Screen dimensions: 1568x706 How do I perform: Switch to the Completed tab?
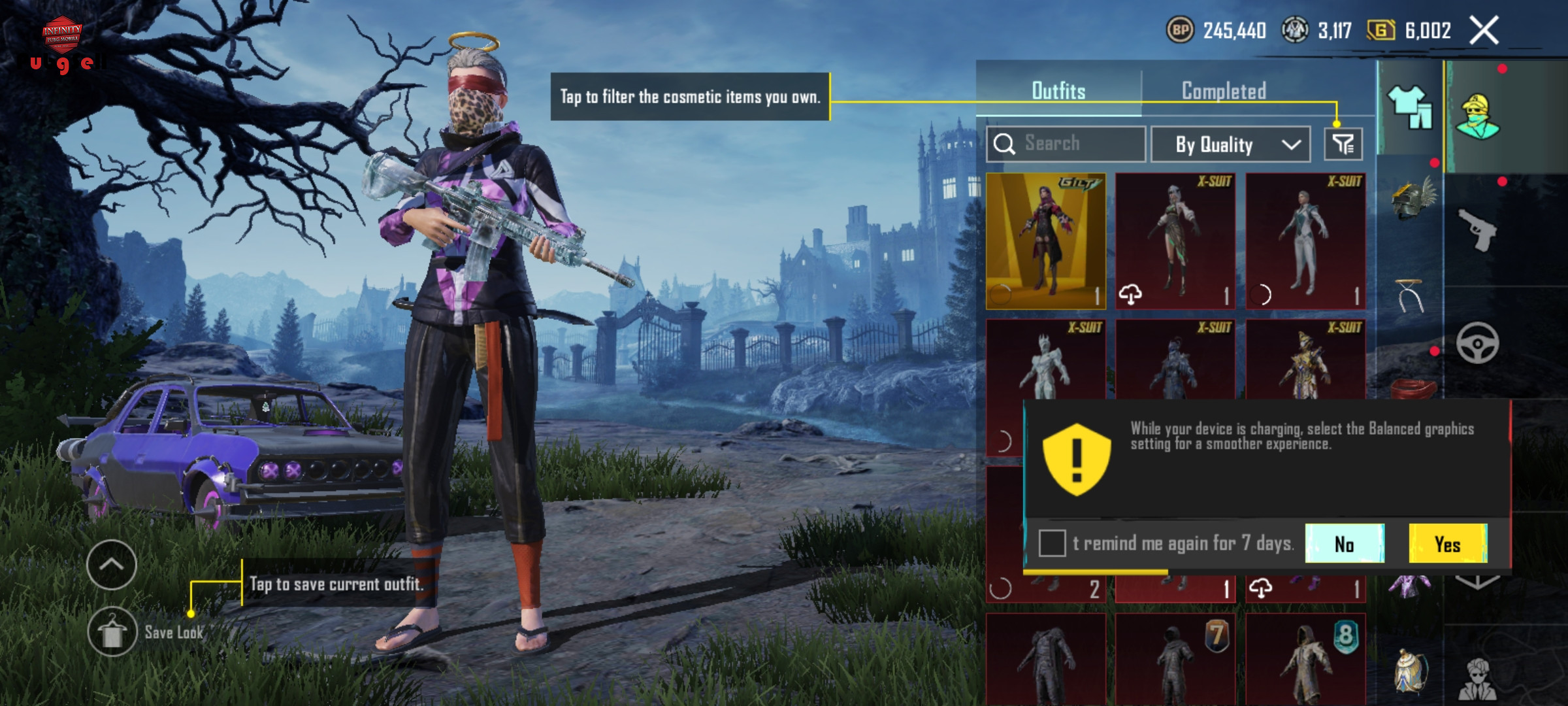(1224, 91)
